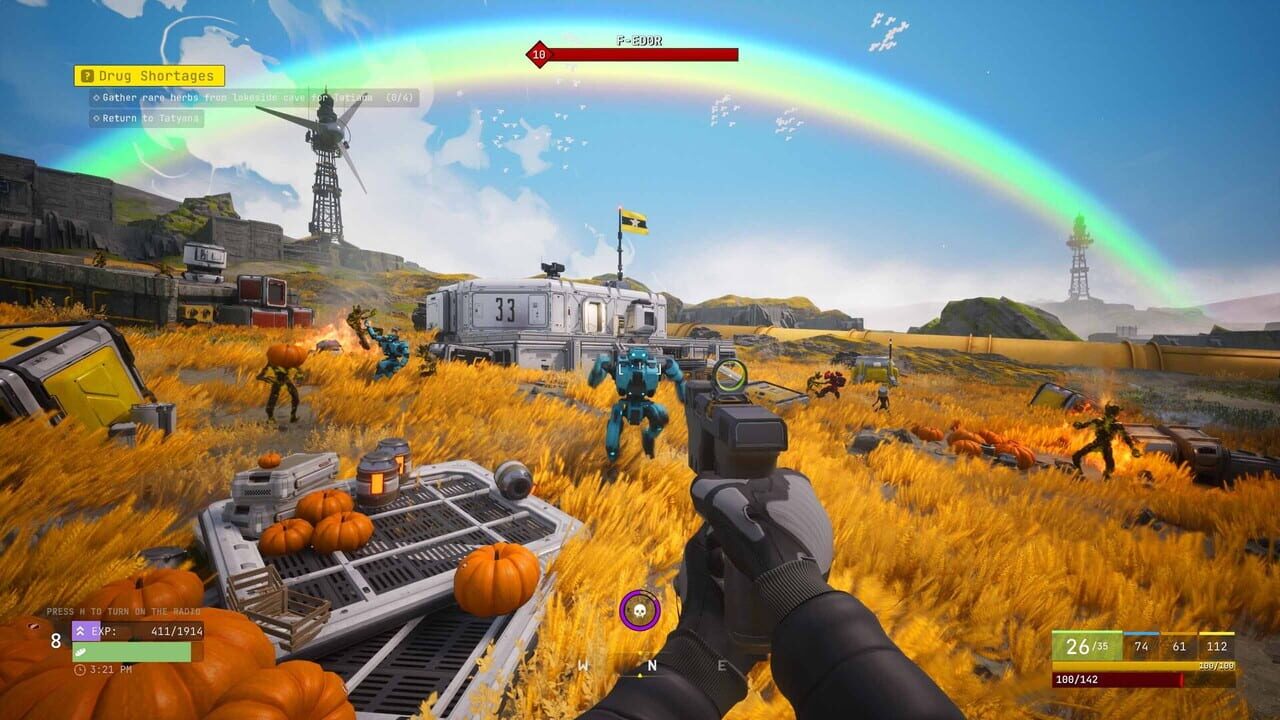Screen dimensions: 1280x720
Task: Click the diamond icon before Gather rare herbs
Action: [x=96, y=97]
